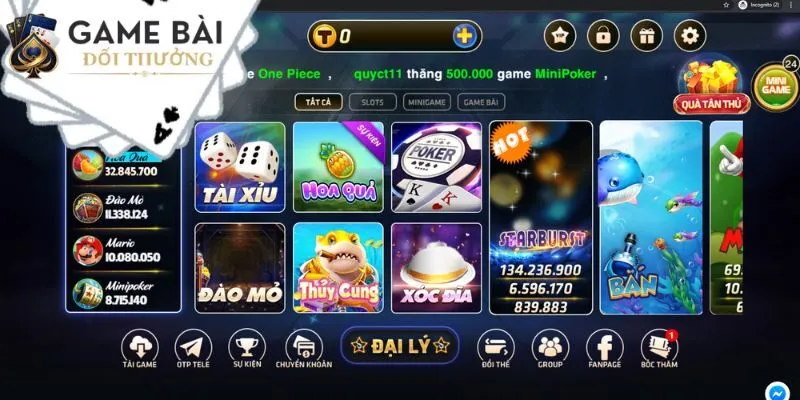
Task: Switch to the Minigame tab
Action: coord(426,101)
